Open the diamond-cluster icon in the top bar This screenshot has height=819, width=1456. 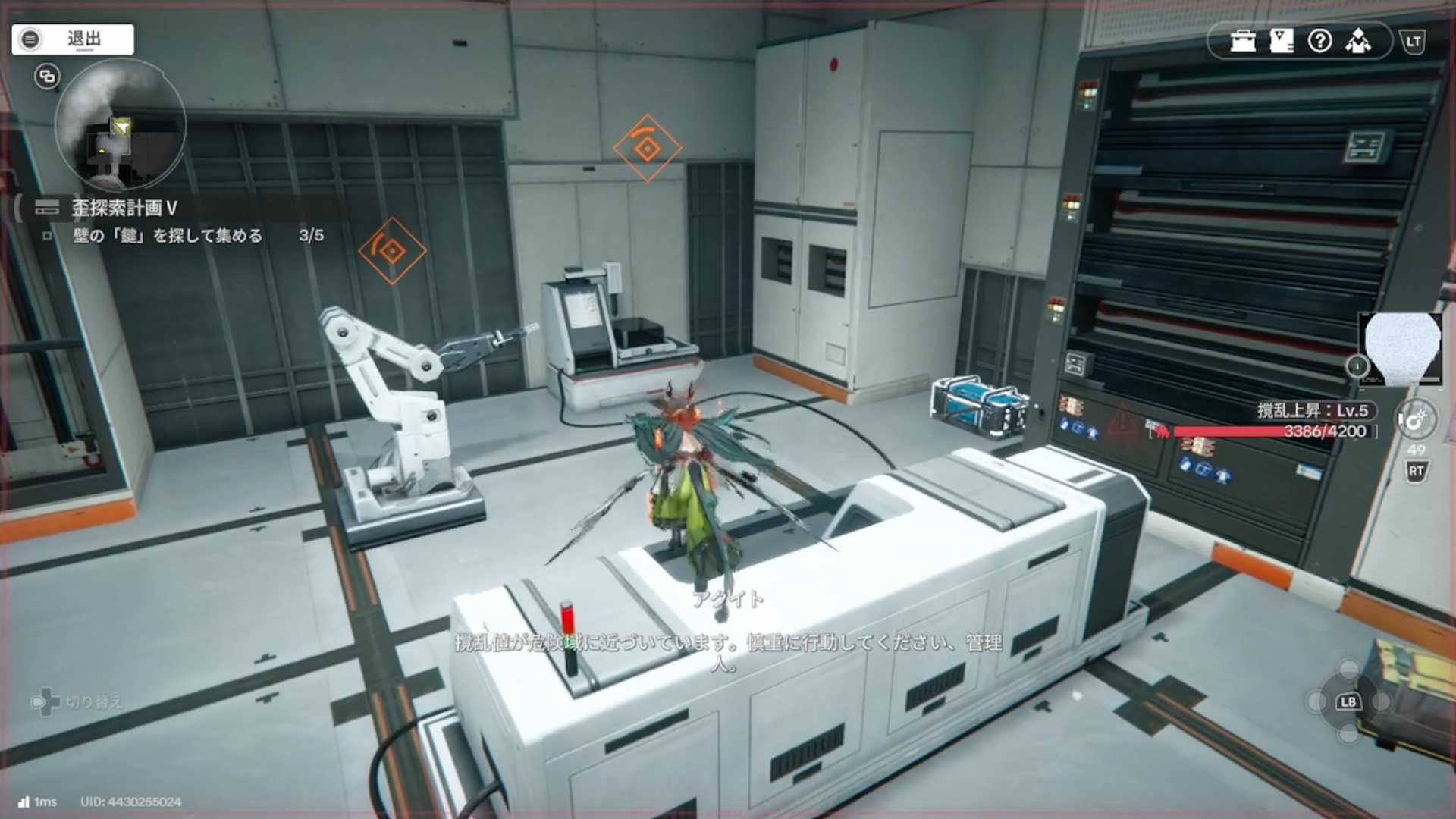click(x=1358, y=41)
